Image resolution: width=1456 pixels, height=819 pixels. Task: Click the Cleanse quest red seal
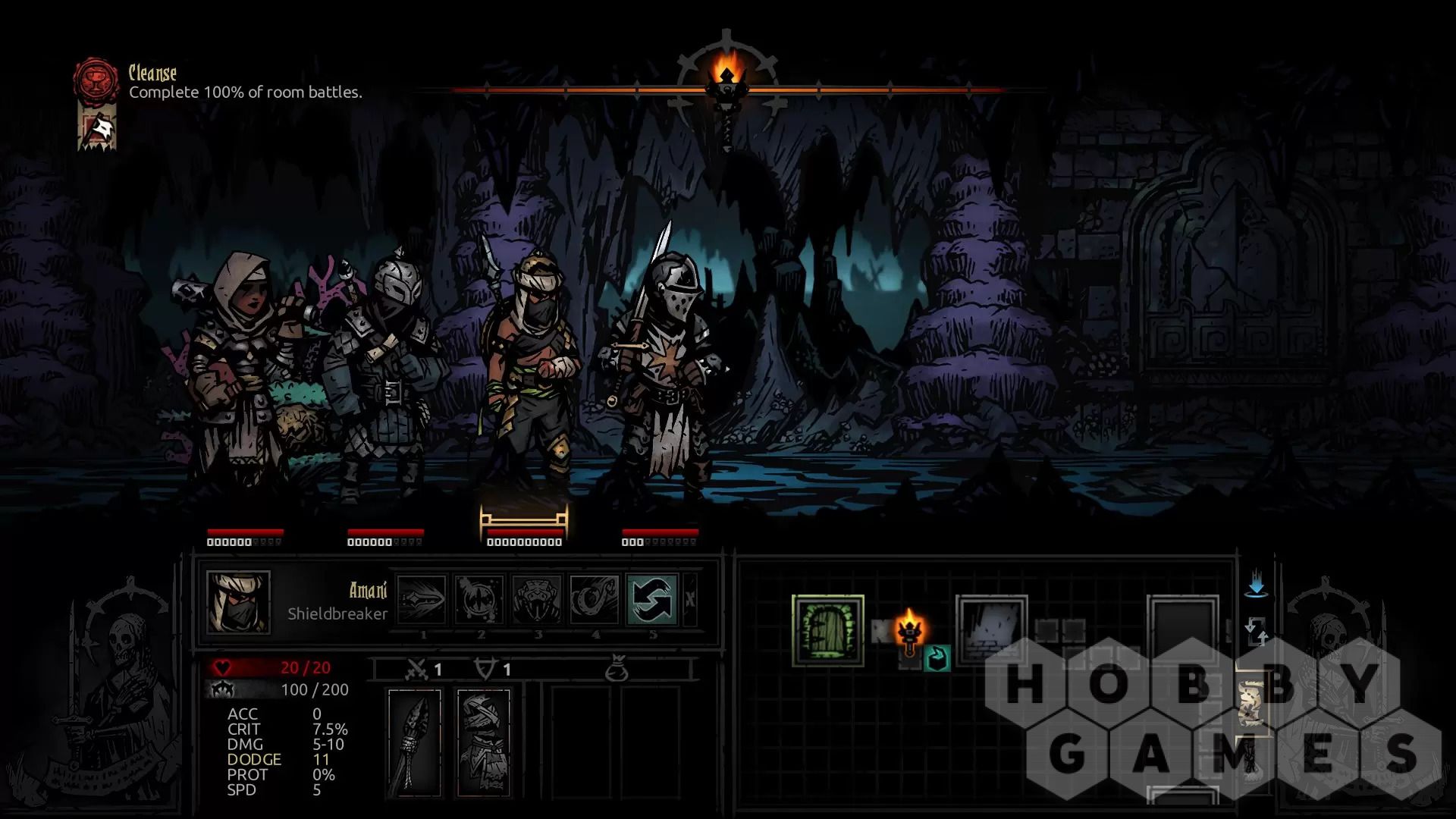96,80
